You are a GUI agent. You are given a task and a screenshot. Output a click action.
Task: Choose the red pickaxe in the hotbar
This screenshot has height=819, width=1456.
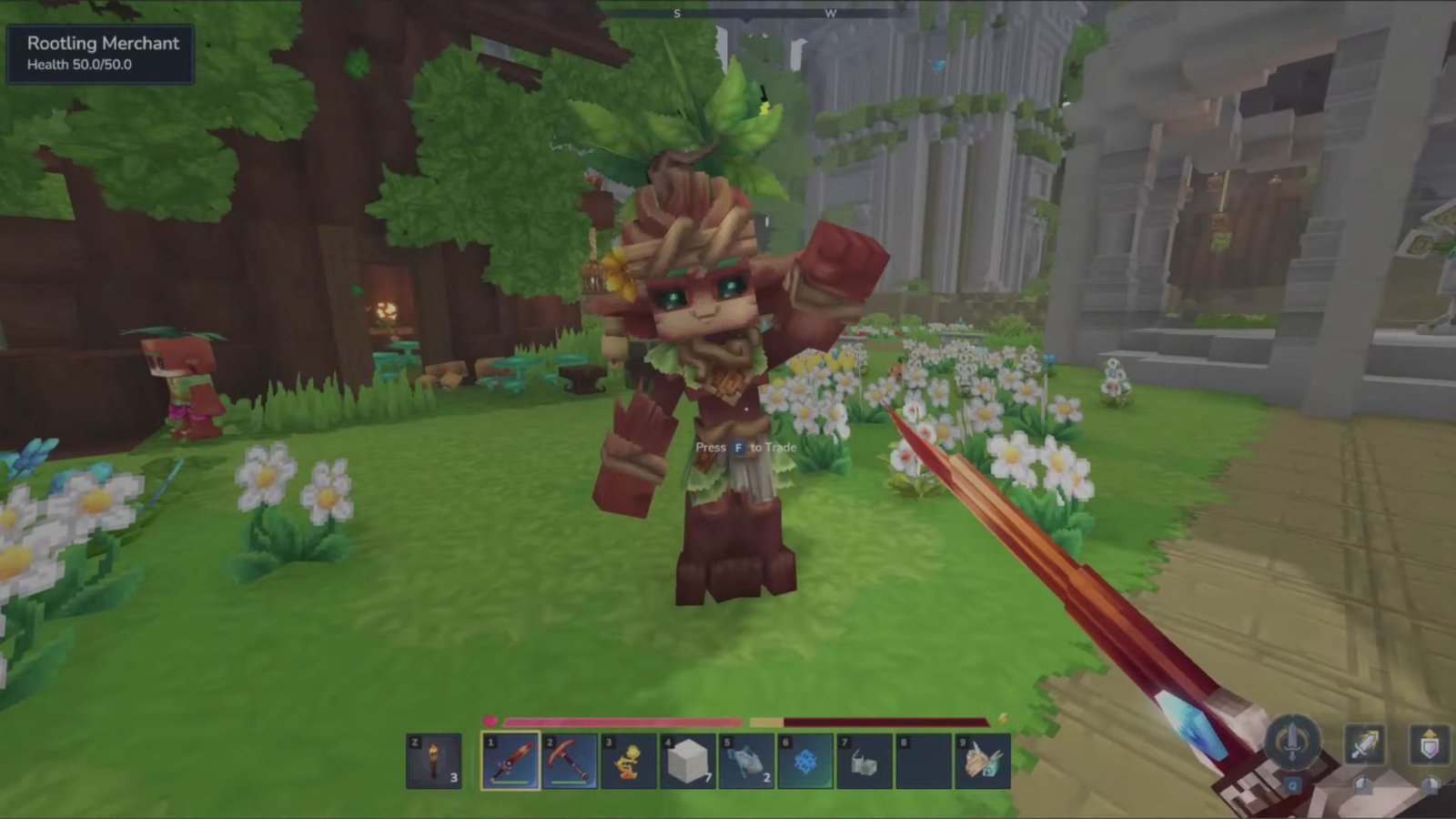point(570,761)
